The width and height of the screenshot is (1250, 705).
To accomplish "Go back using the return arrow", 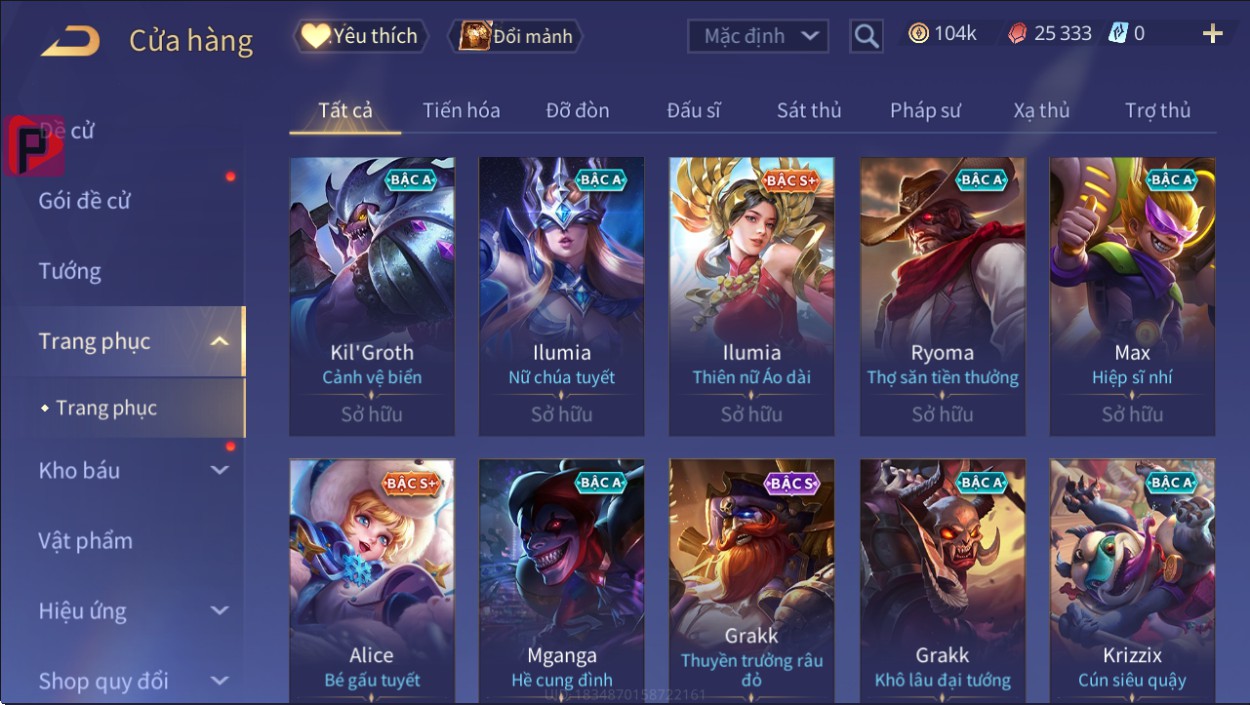I will (x=71, y=41).
